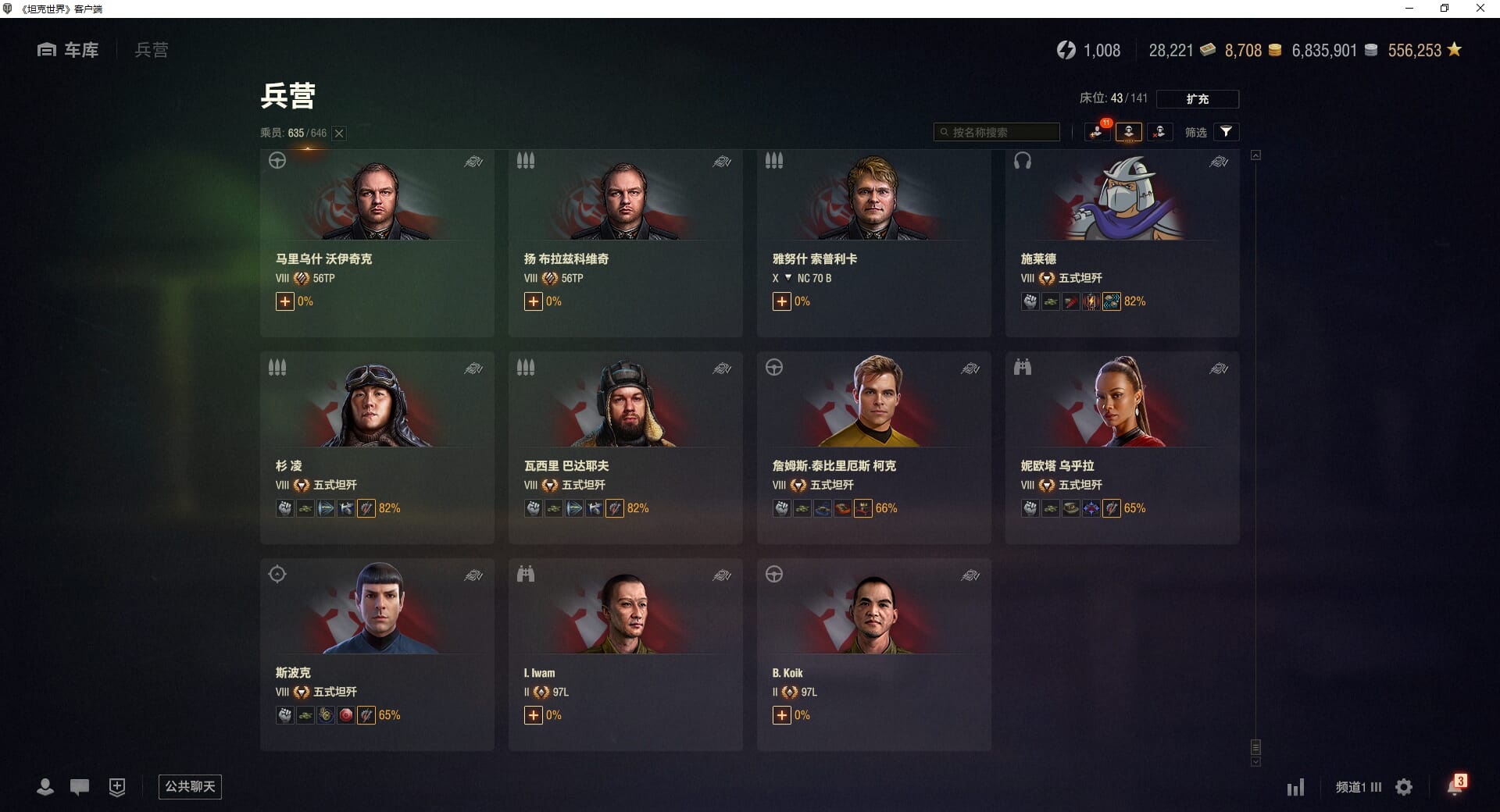Image resolution: width=1500 pixels, height=812 pixels.
Task: Select crew card 马里乌什 沃伊奇克
Action: coord(377,243)
